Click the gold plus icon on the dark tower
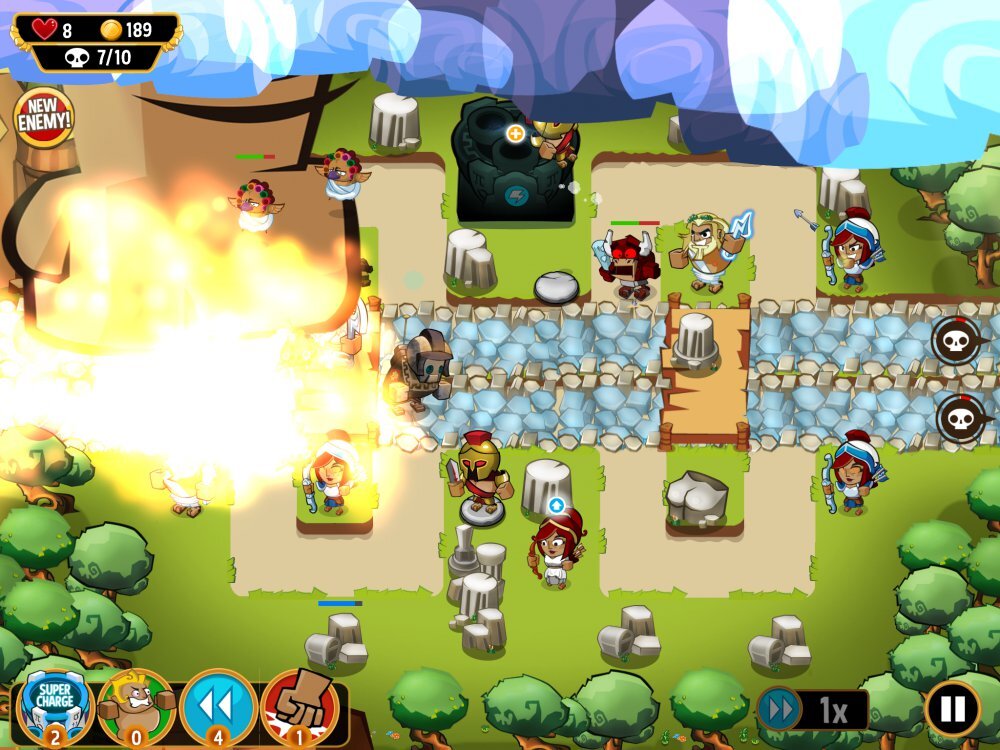 [516, 133]
